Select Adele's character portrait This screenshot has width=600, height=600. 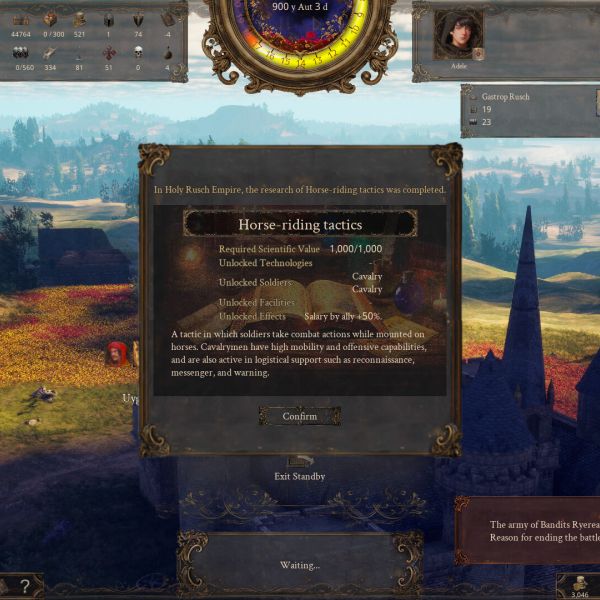458,37
